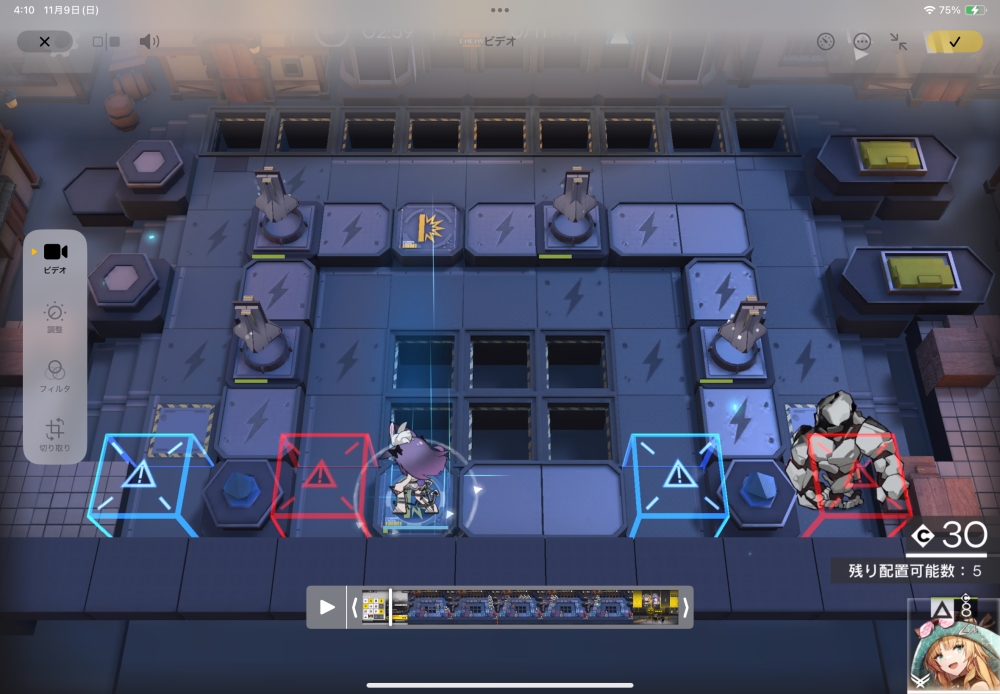Open the three-dots more options menu
Screen dimensions: 1000x694
(862, 42)
